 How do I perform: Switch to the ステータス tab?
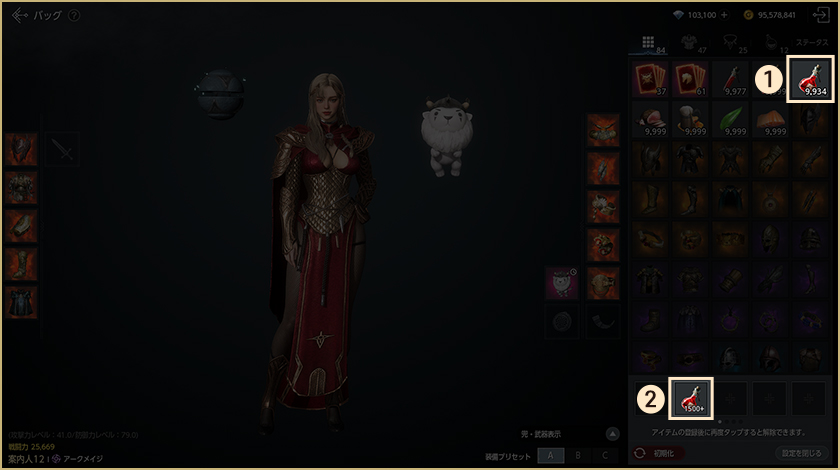point(811,43)
